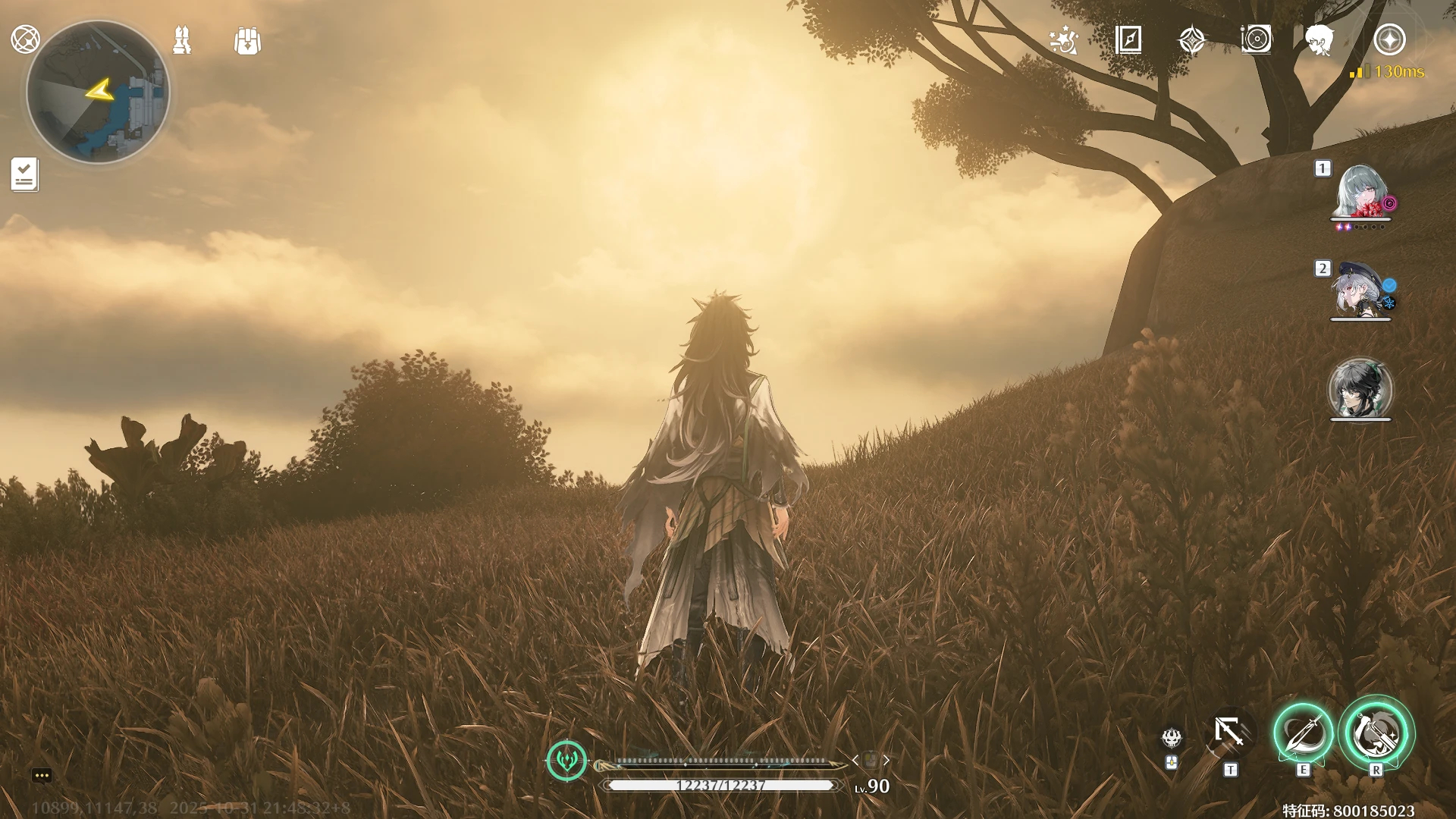The image size is (1456, 819).
Task: Click the four-pointed star diamond icon
Action: (1192, 40)
